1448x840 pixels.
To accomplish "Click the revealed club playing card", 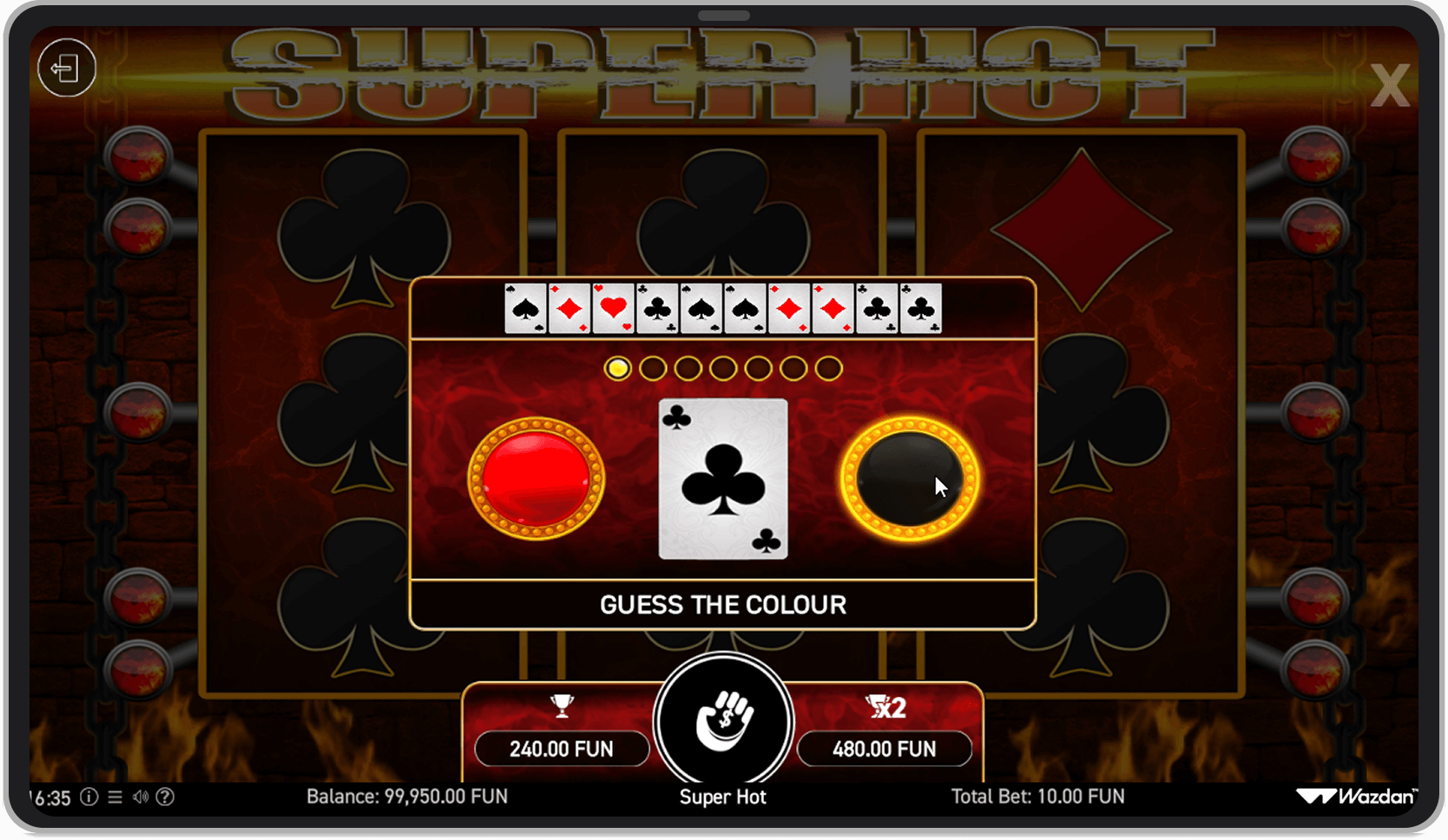I will click(722, 478).
